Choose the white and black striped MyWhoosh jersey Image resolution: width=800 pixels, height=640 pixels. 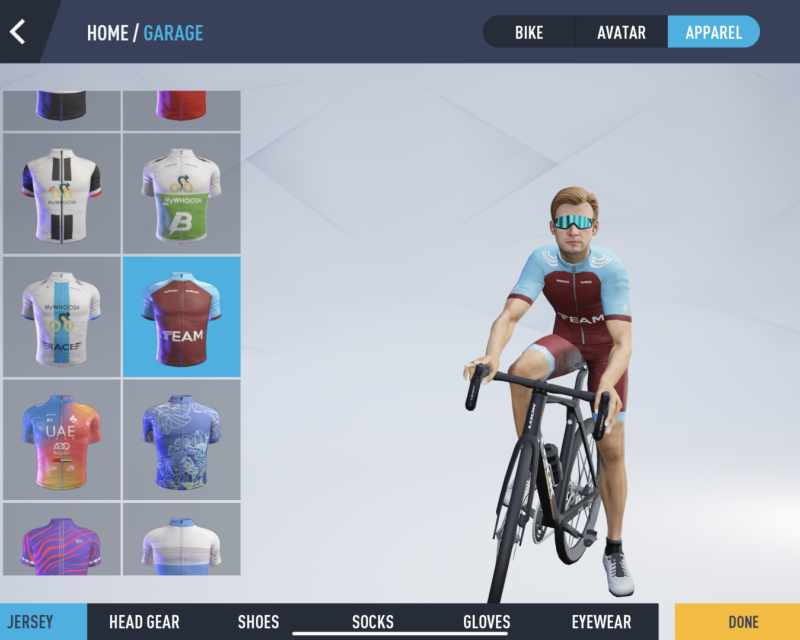(x=61, y=193)
